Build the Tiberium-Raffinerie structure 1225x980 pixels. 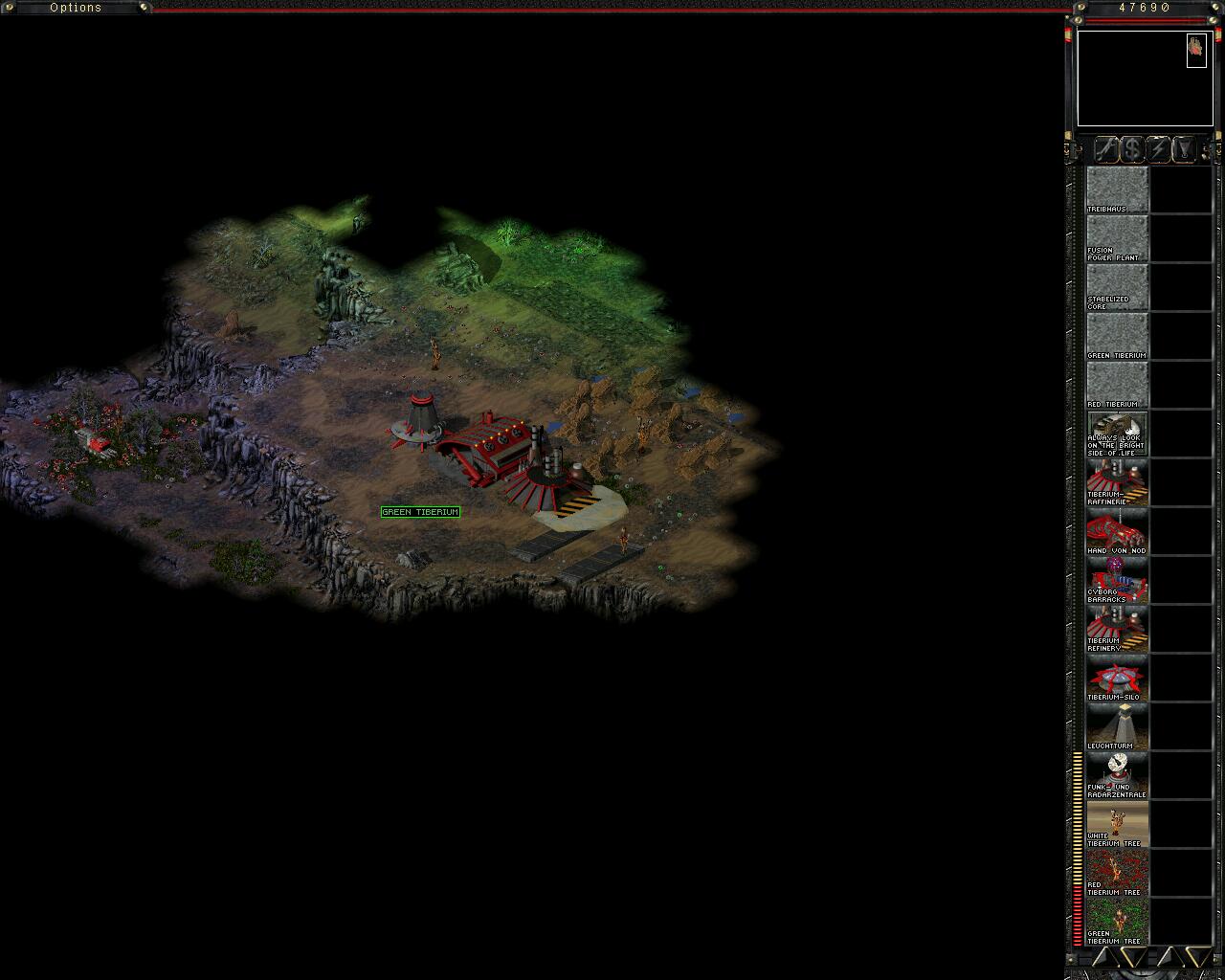point(1117,482)
